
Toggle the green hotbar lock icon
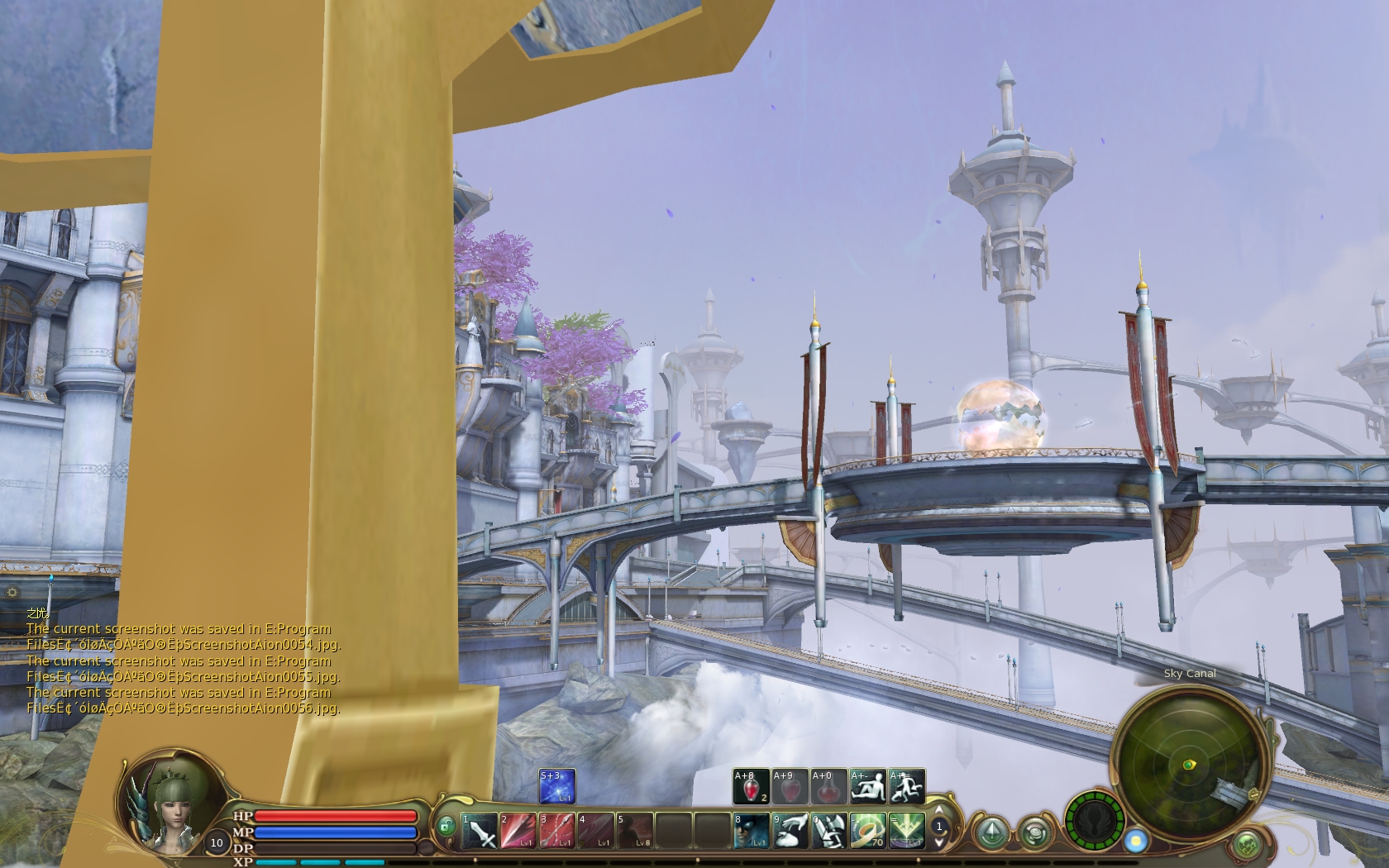446,826
